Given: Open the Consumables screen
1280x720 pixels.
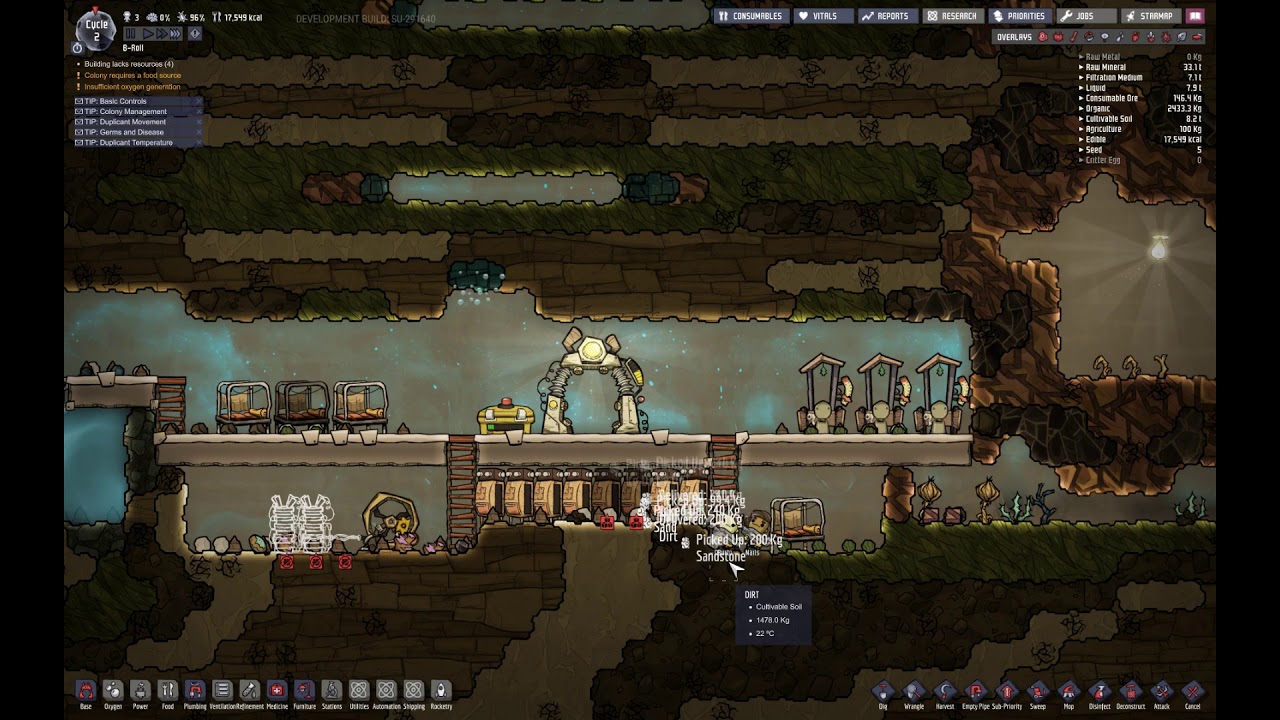Looking at the screenshot, I should click(x=751, y=16).
